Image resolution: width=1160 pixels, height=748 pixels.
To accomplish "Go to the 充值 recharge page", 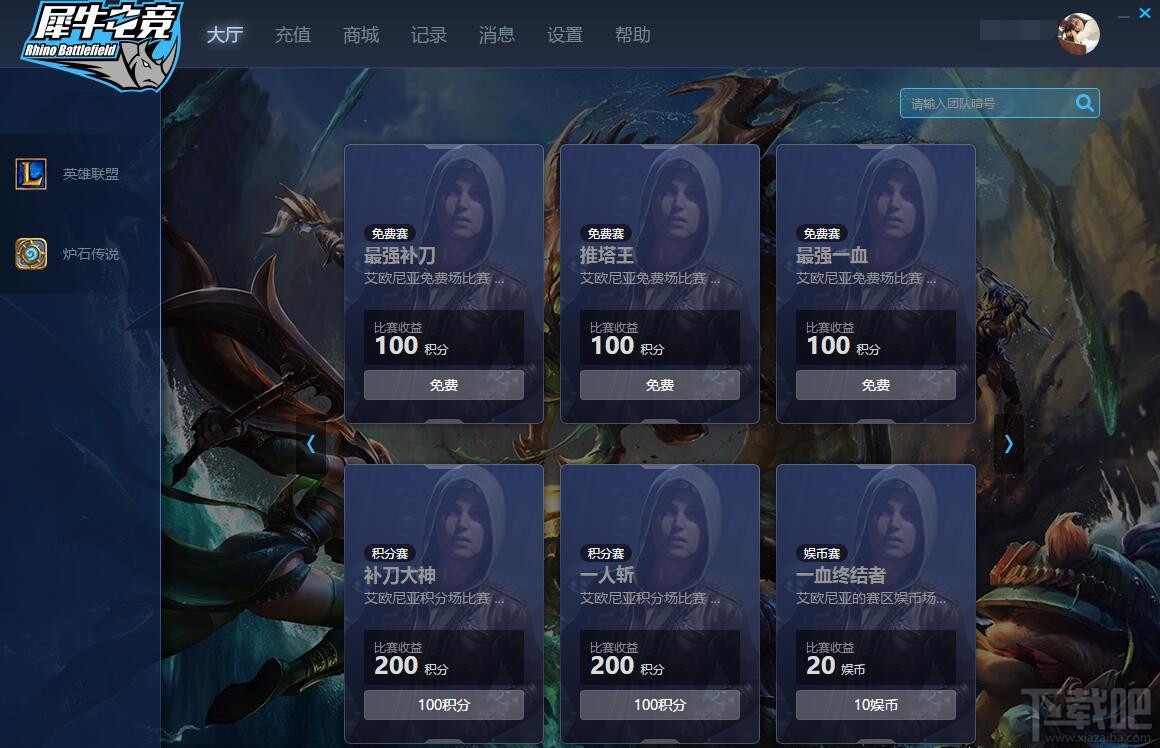I will tap(293, 35).
